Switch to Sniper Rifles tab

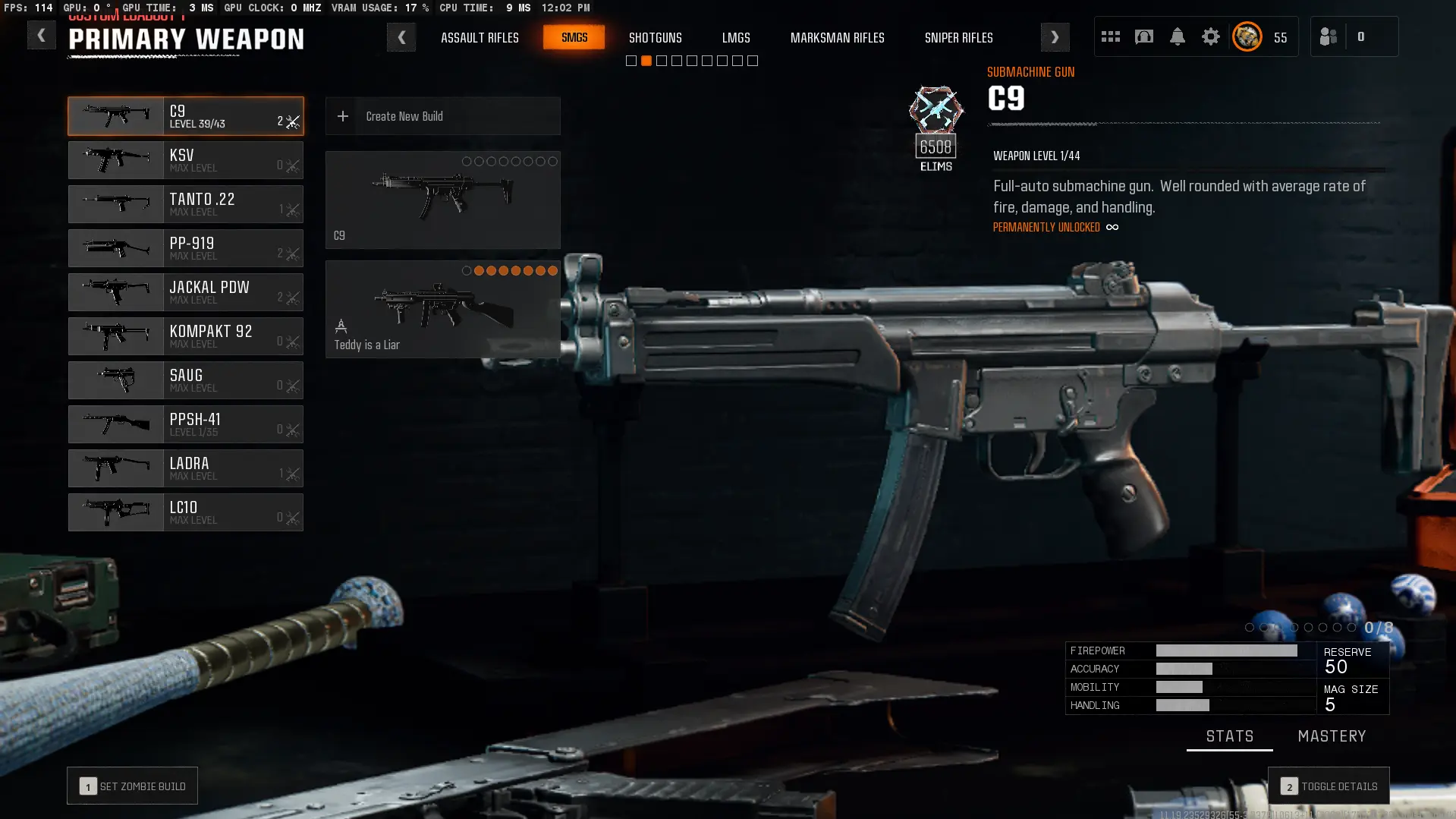click(958, 37)
